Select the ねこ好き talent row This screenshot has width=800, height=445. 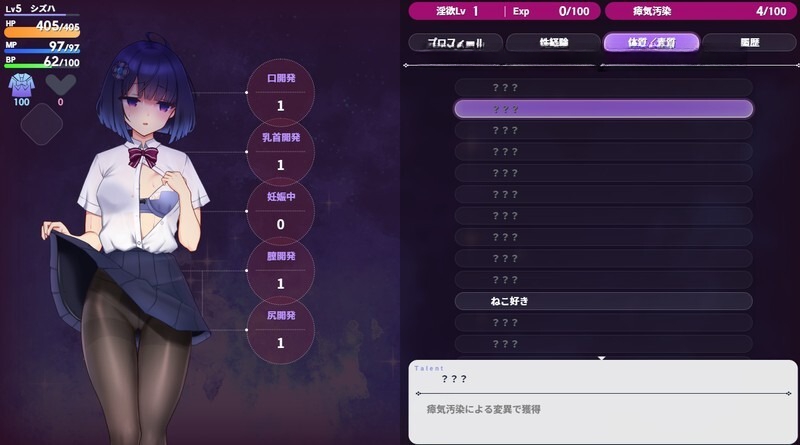pos(603,301)
